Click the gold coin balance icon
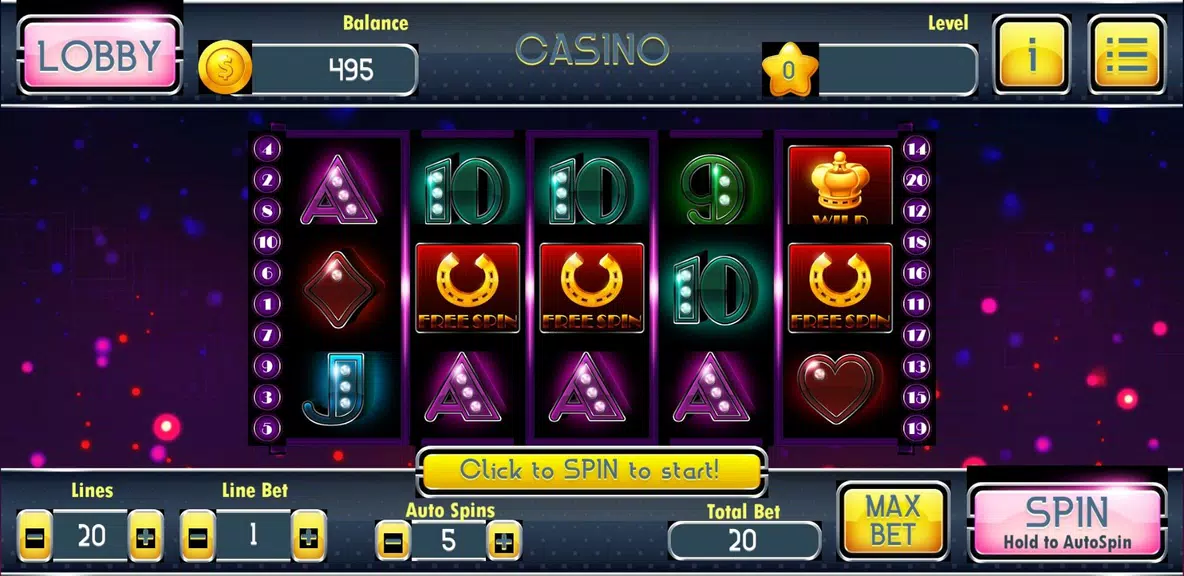The width and height of the screenshot is (1184, 576). (x=223, y=69)
